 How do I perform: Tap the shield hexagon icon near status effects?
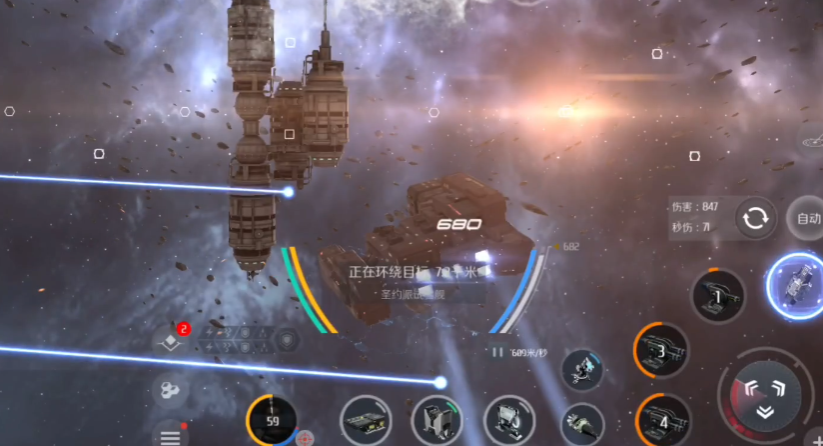pos(288,339)
